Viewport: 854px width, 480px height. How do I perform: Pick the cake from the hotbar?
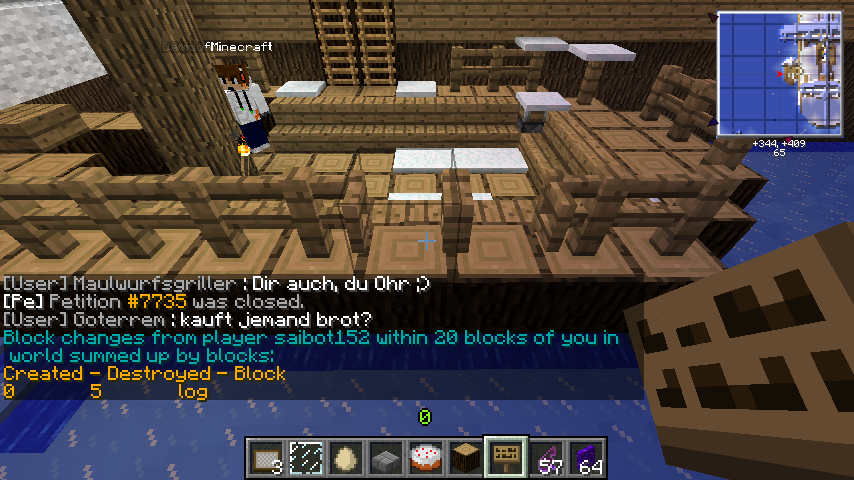[425, 457]
